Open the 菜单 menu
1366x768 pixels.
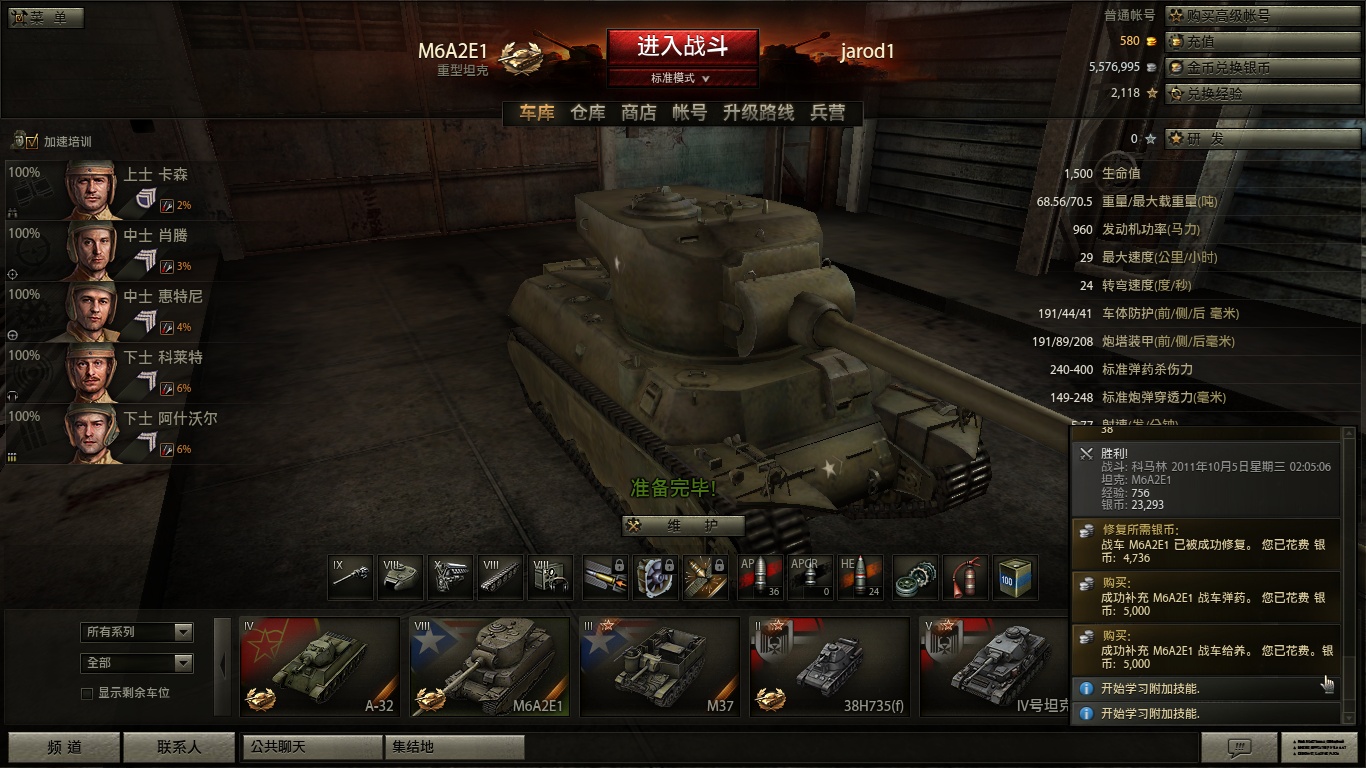pos(46,18)
